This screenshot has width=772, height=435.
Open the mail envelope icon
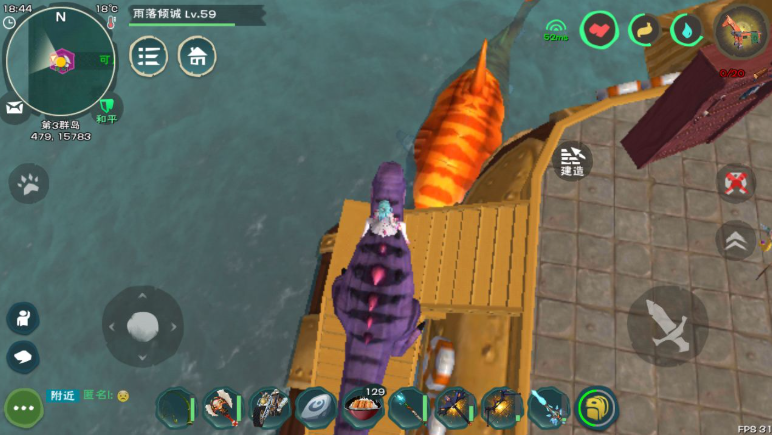(14, 106)
